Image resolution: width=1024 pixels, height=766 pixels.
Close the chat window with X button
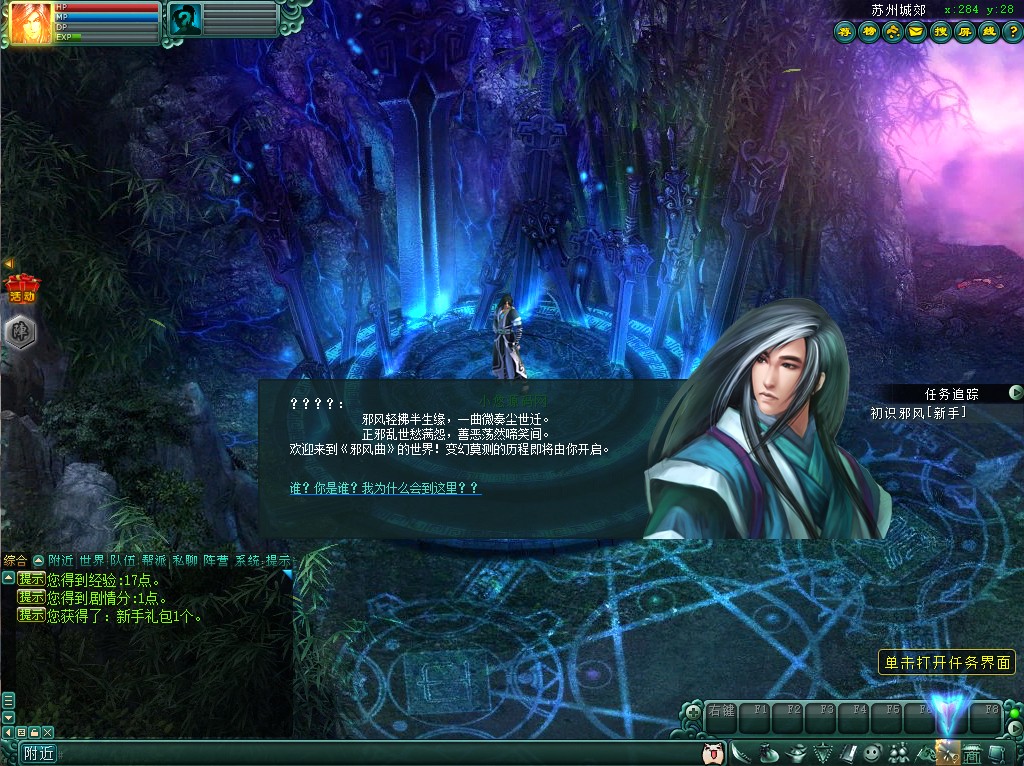[47, 733]
